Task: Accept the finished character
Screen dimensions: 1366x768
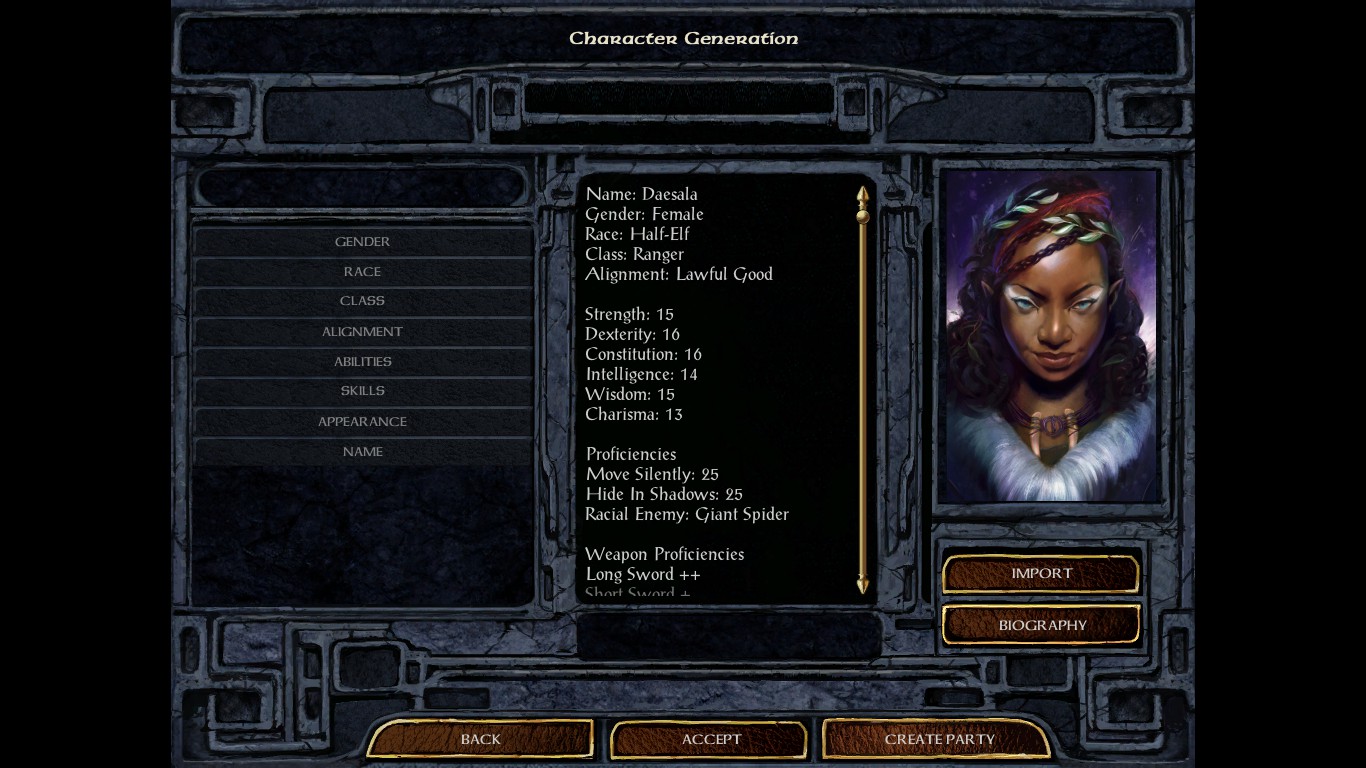Action: point(711,740)
